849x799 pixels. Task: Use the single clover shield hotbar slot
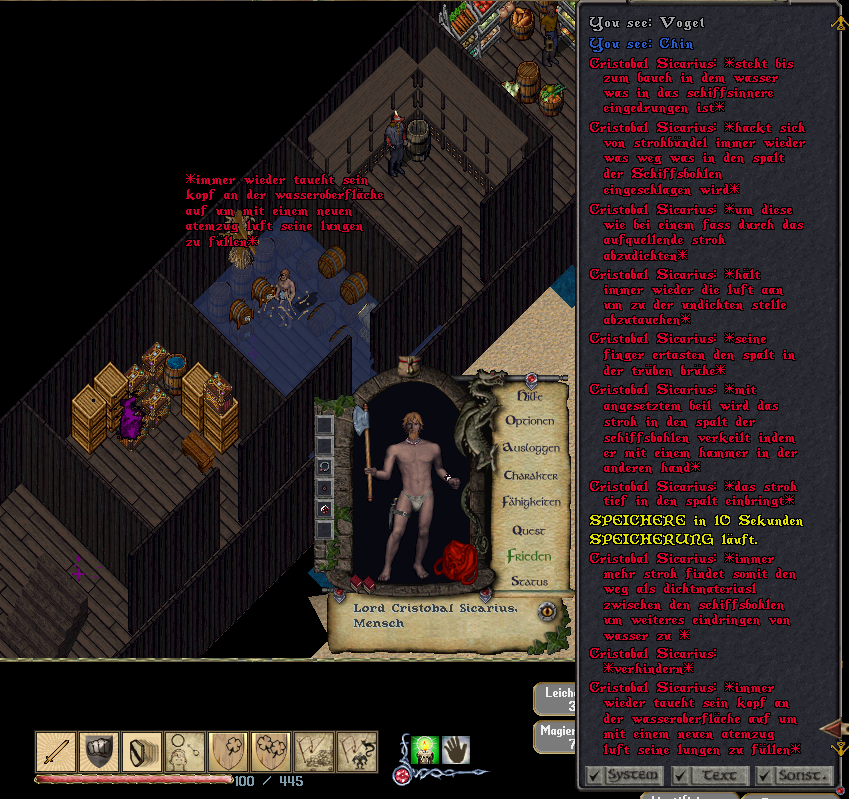pos(228,752)
